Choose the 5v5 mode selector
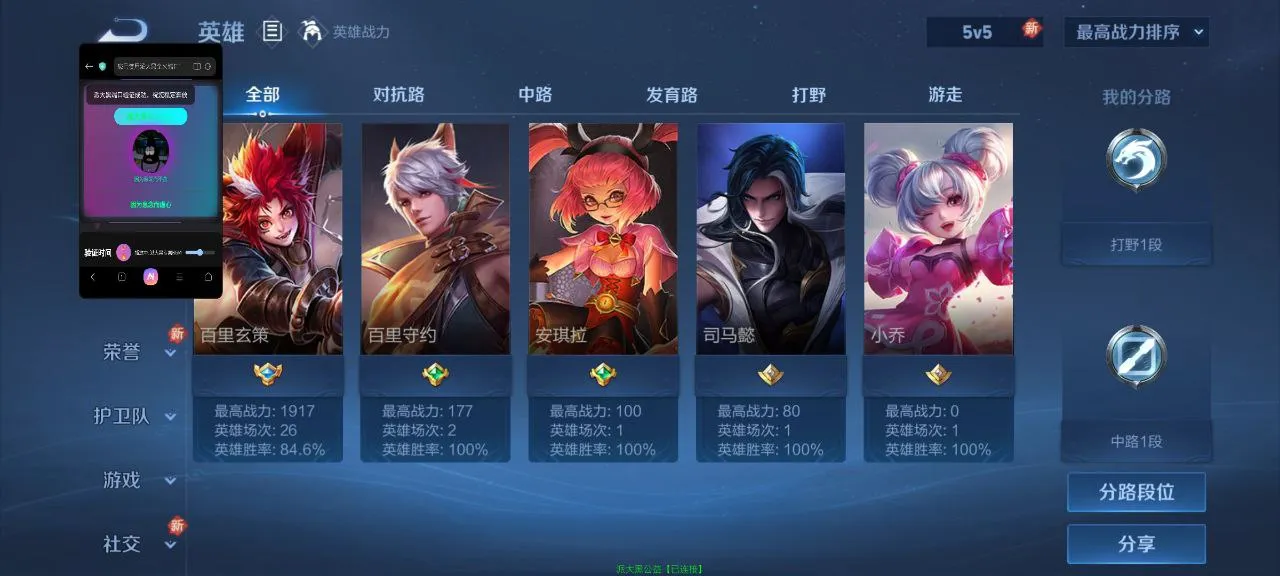 pyautogui.click(x=977, y=32)
